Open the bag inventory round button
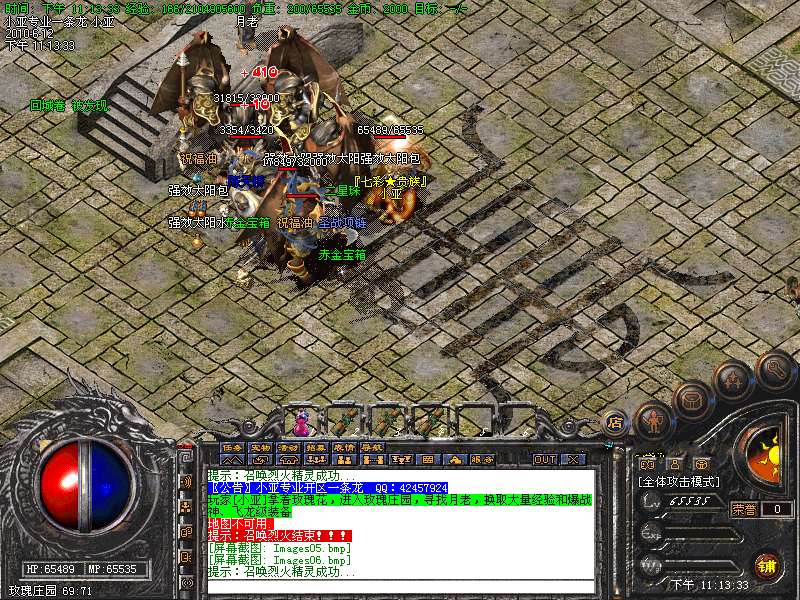The width and height of the screenshot is (800, 600). (691, 401)
